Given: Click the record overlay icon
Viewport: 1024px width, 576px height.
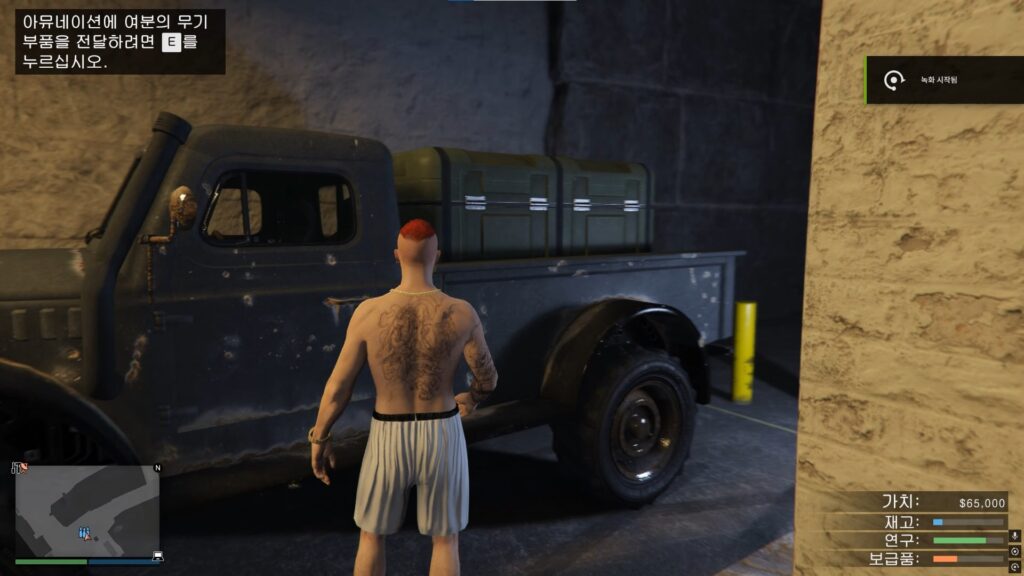Looking at the screenshot, I should (1015, 551).
